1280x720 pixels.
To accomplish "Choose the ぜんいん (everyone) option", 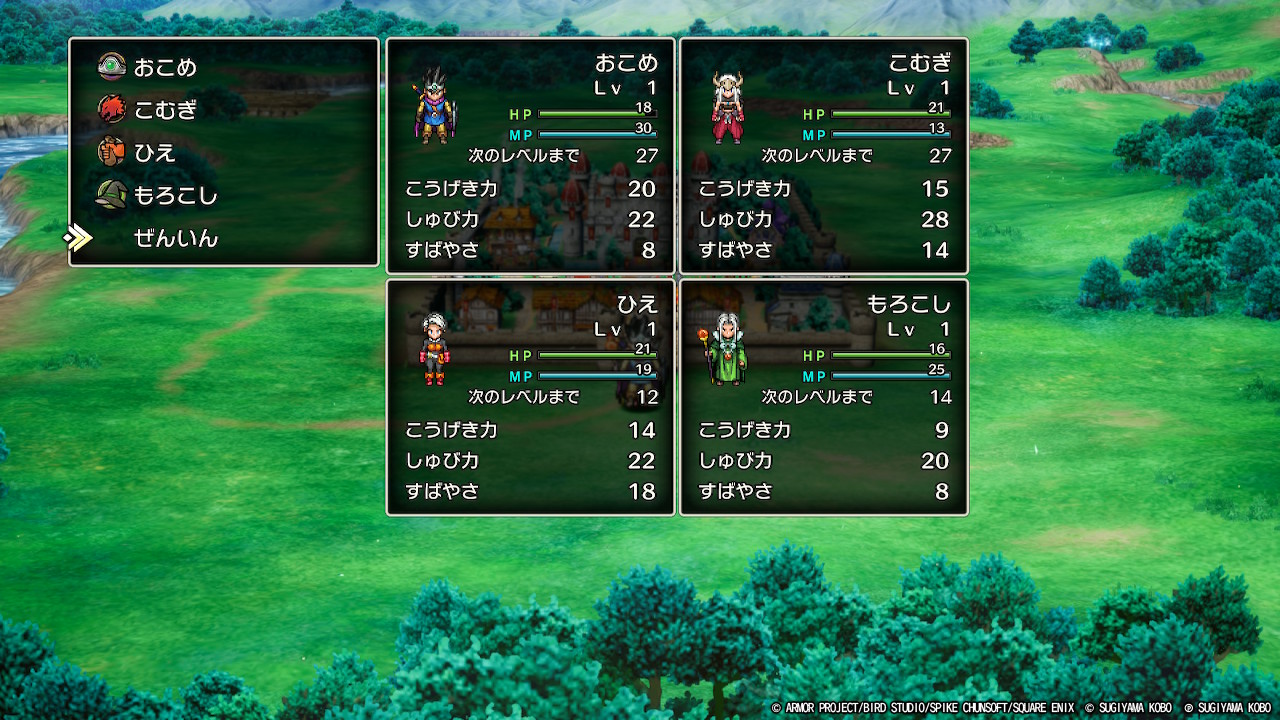I will point(175,238).
